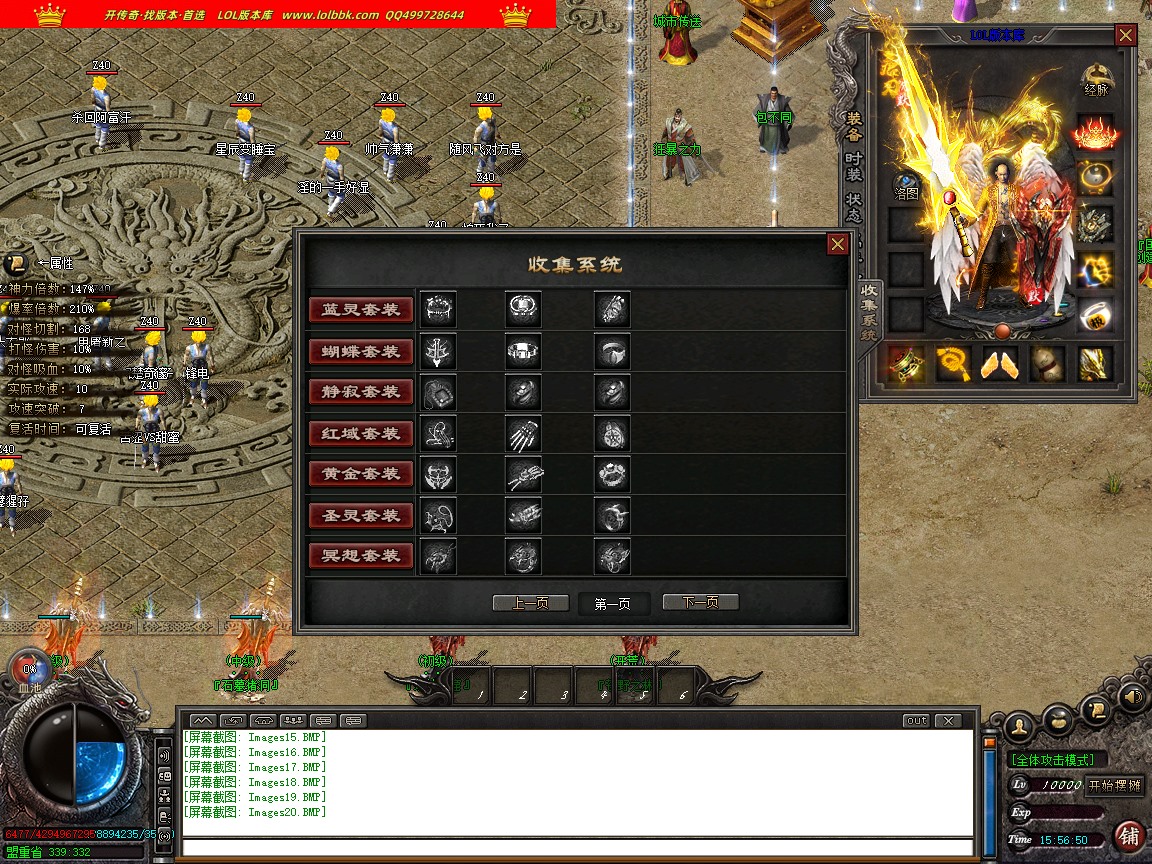Click the 开始摆摊 stall button
The height and width of the screenshot is (864, 1152).
point(1114,785)
